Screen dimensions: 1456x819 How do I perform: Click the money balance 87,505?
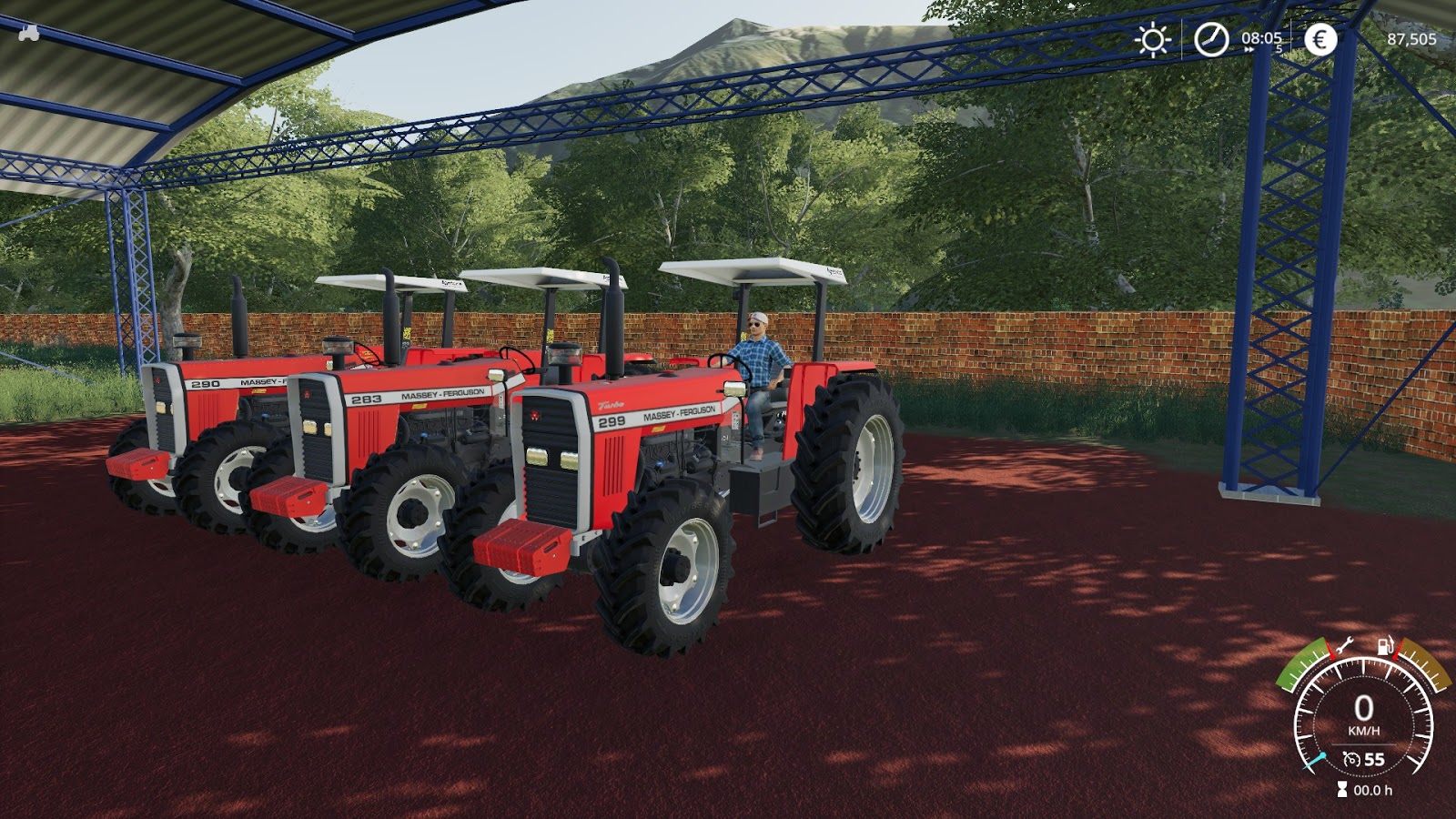1412,39
